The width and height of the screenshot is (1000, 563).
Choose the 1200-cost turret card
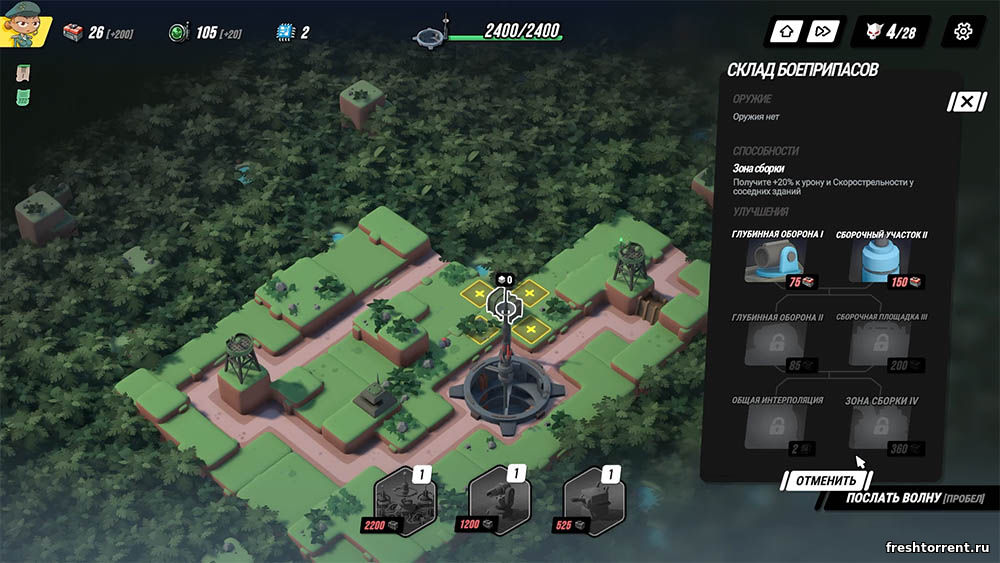[499, 497]
